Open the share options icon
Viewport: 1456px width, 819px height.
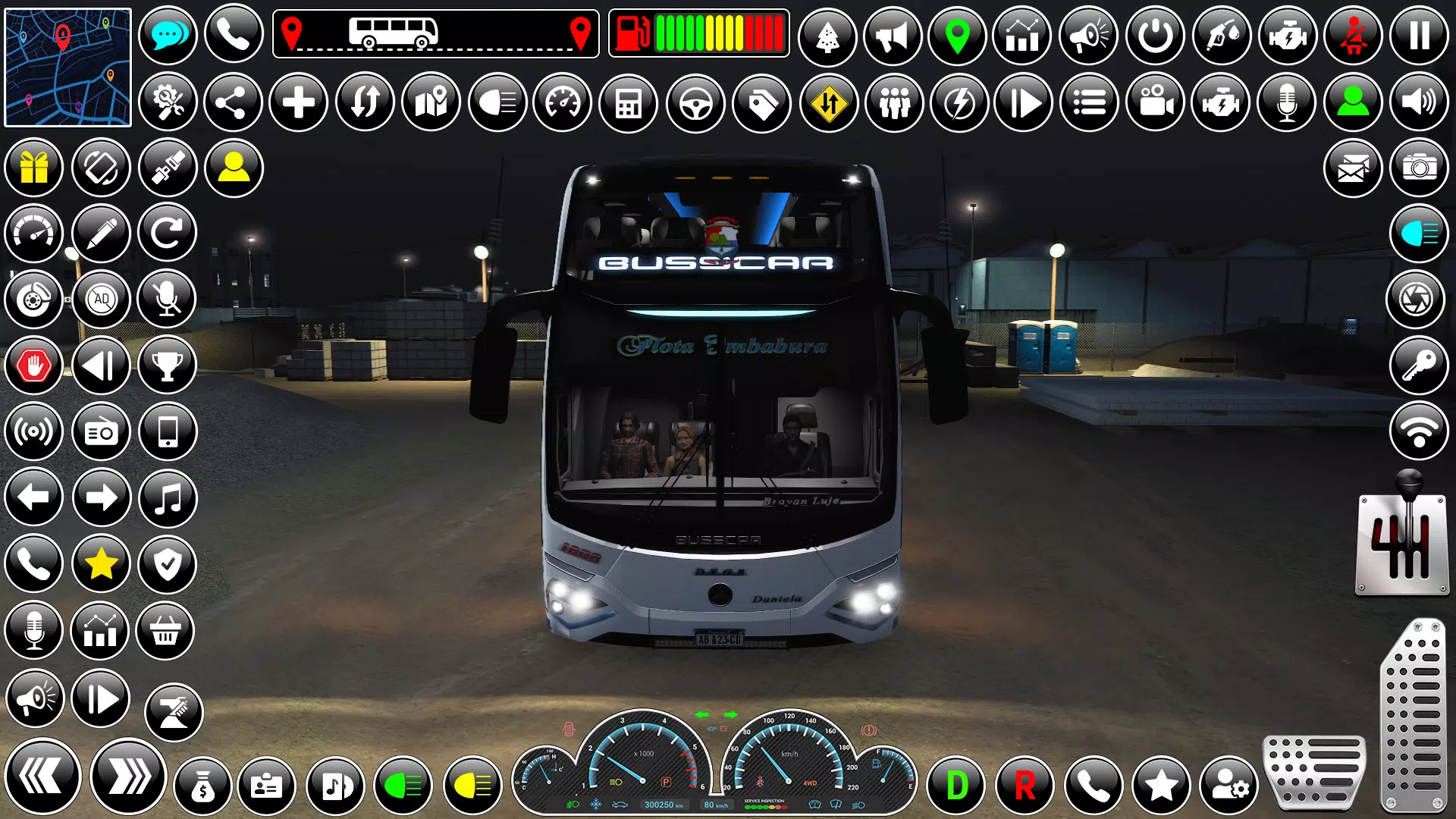pyautogui.click(x=231, y=102)
